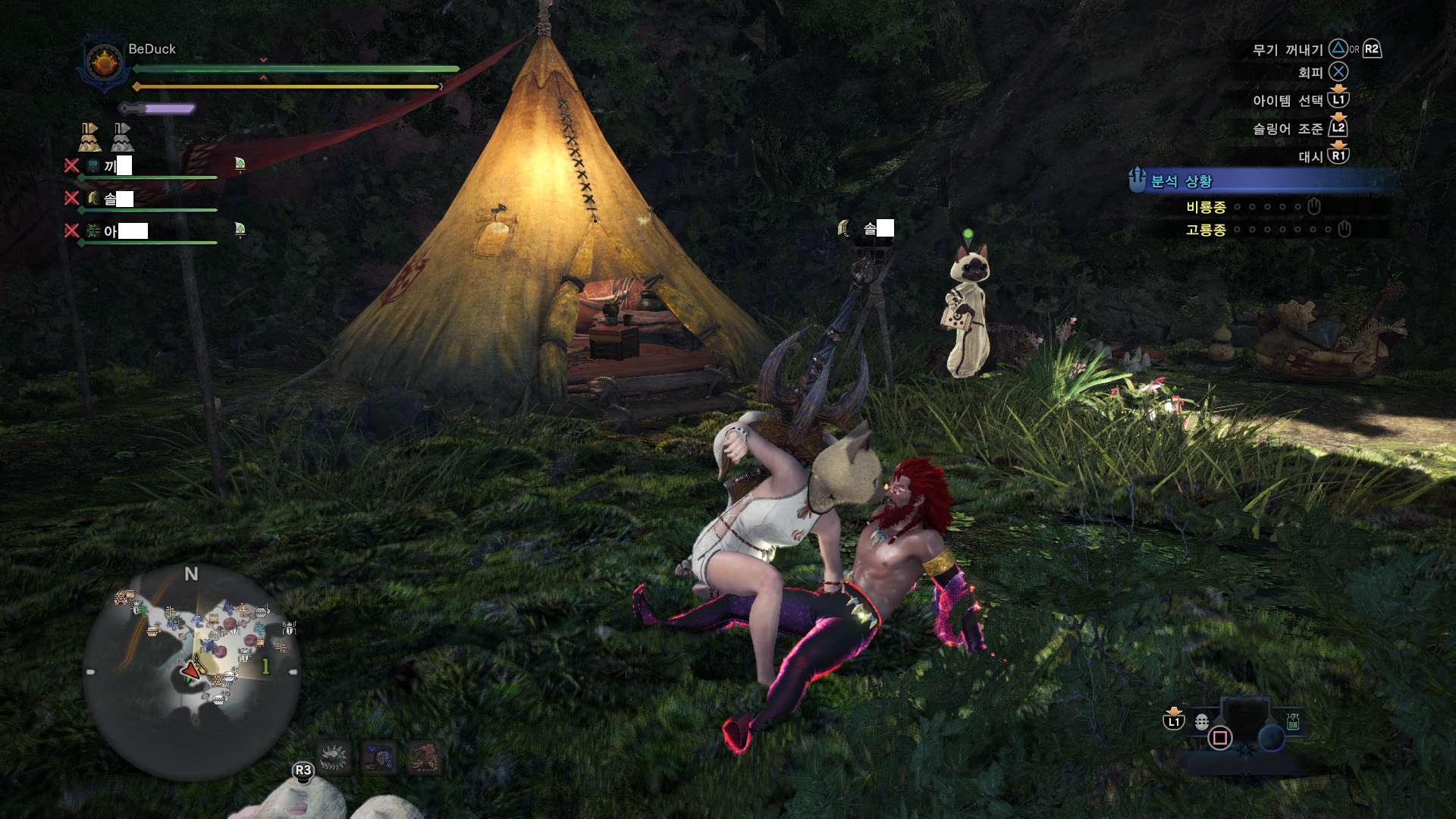The height and width of the screenshot is (819, 1456).
Task: Click the grey defense-up buff icon
Action: 122,137
